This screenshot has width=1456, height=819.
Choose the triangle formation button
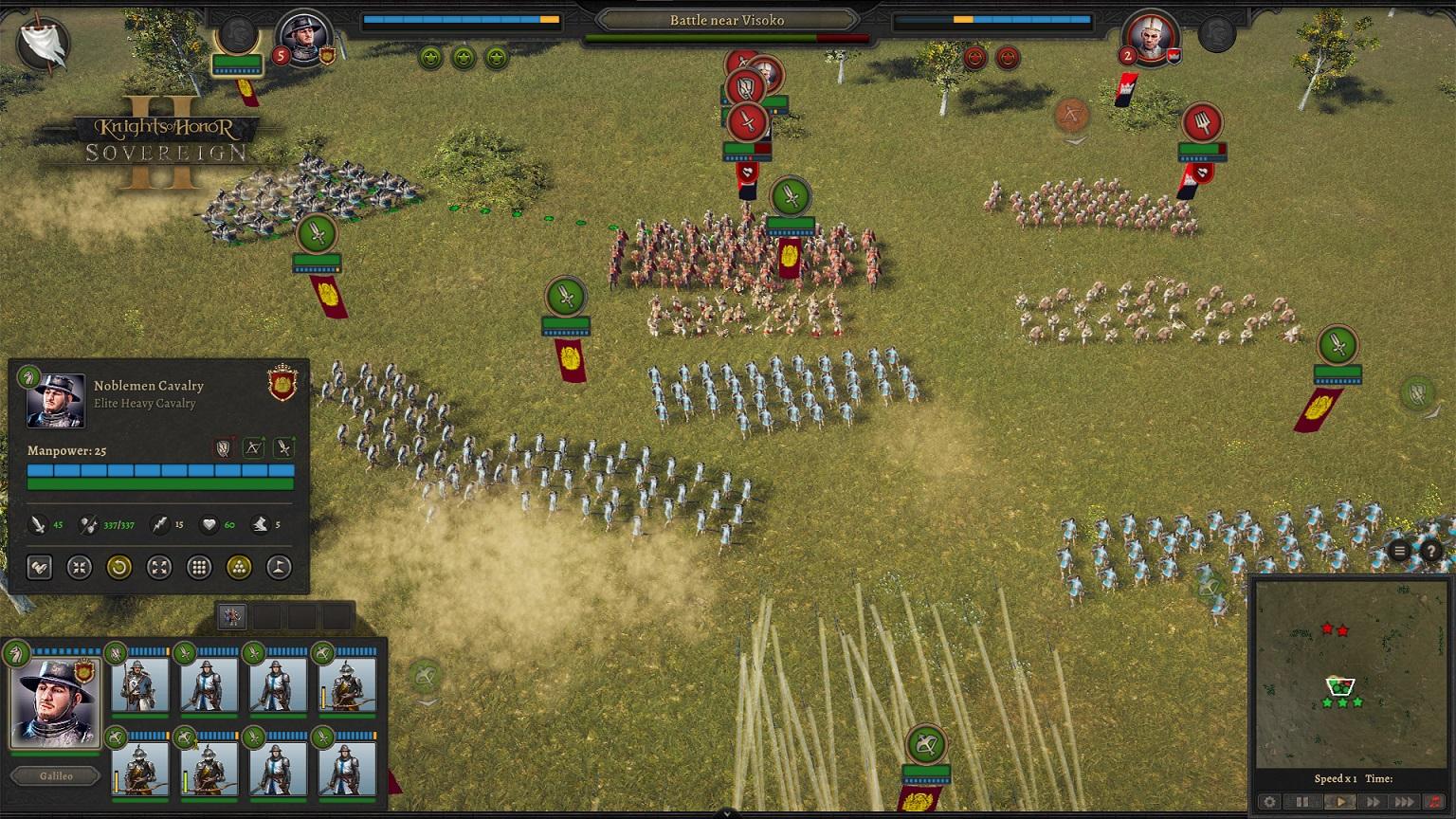click(x=239, y=568)
